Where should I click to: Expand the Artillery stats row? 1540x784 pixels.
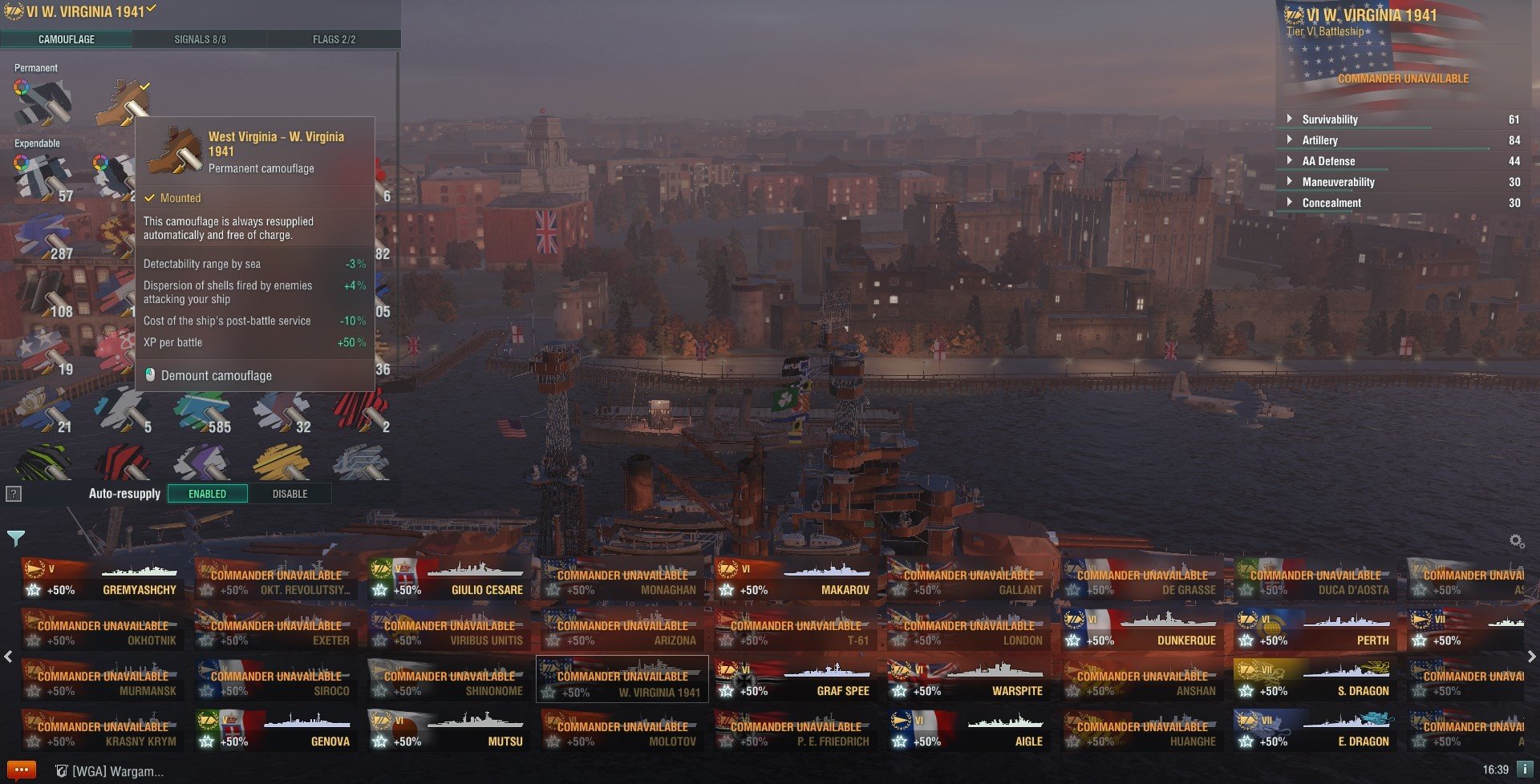pos(1319,140)
